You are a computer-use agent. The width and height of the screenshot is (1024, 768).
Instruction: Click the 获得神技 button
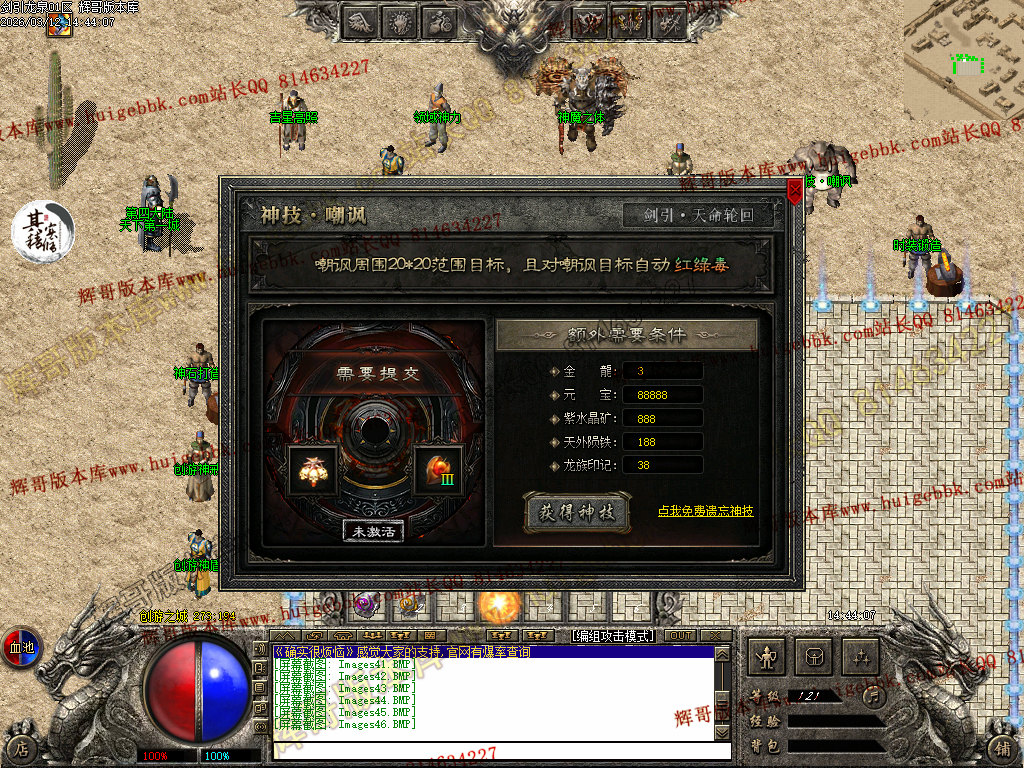pos(577,512)
